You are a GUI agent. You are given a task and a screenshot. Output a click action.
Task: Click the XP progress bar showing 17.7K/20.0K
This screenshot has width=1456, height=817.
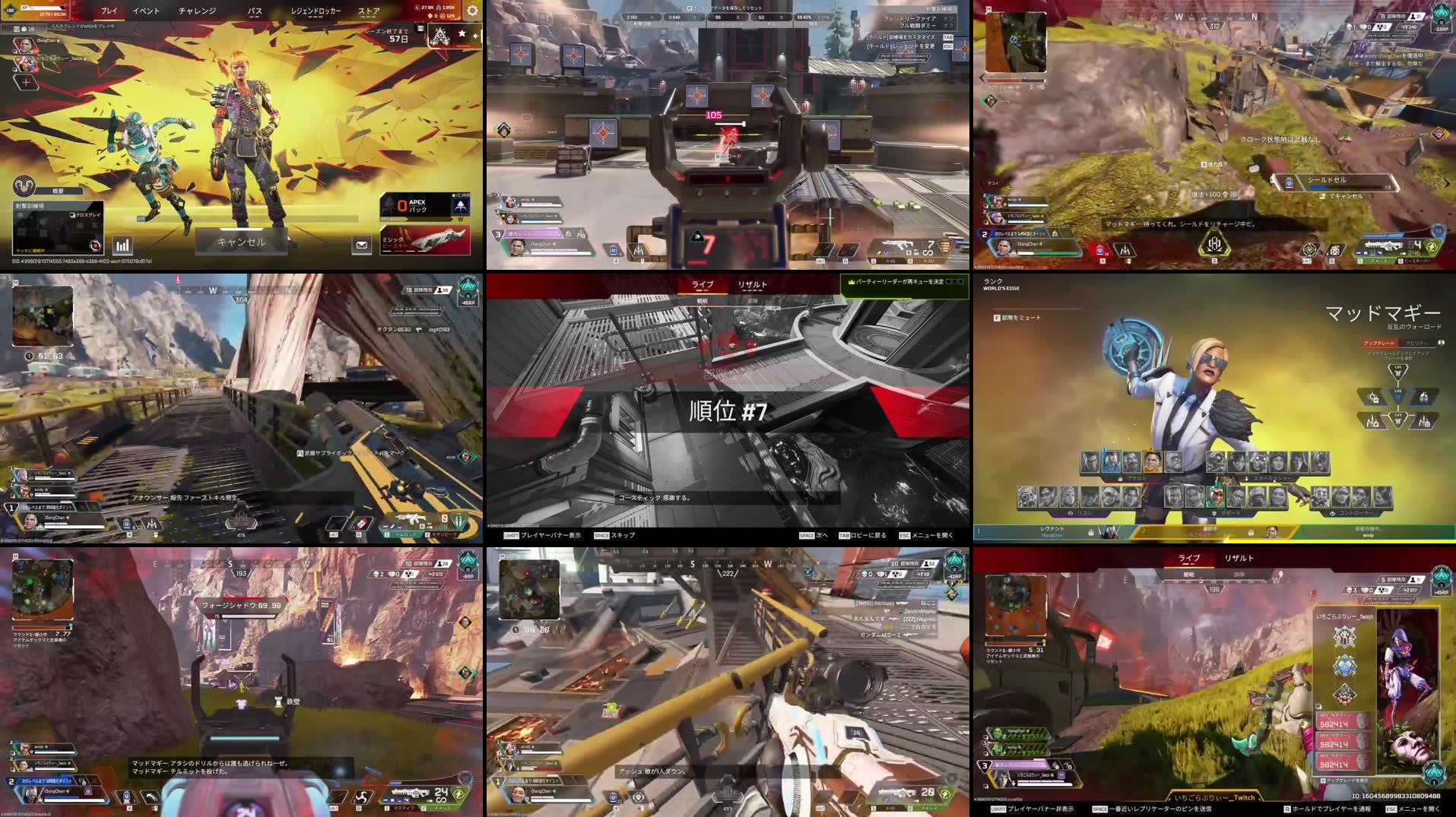pyautogui.click(x=43, y=9)
